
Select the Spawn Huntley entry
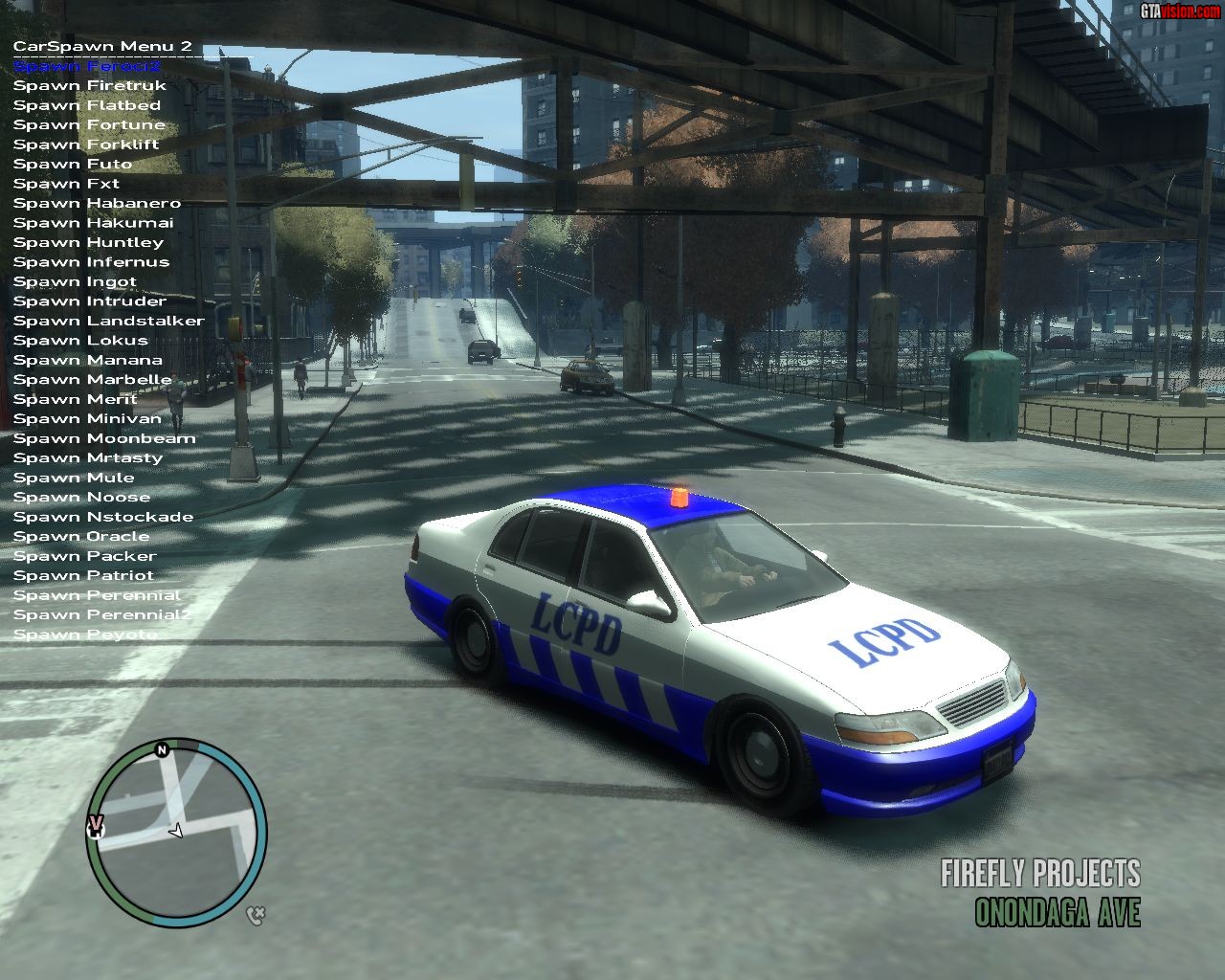88,242
